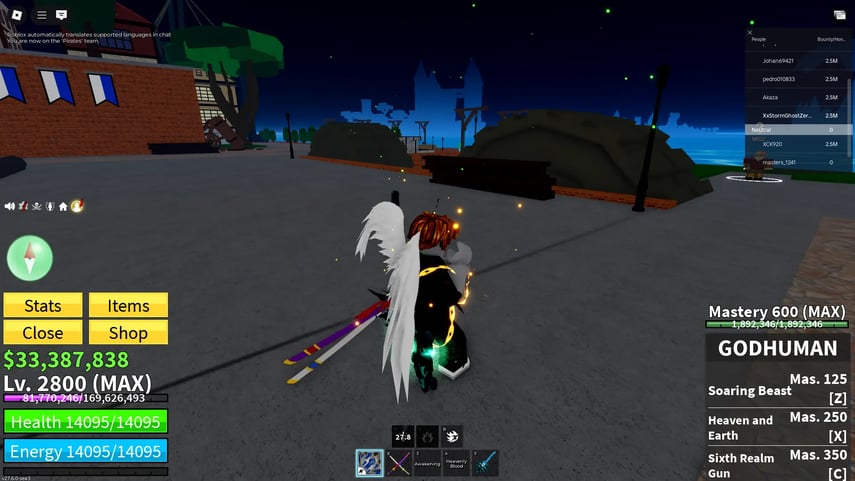The image size is (855, 481).
Task: Open the Shop
Action: (x=128, y=333)
